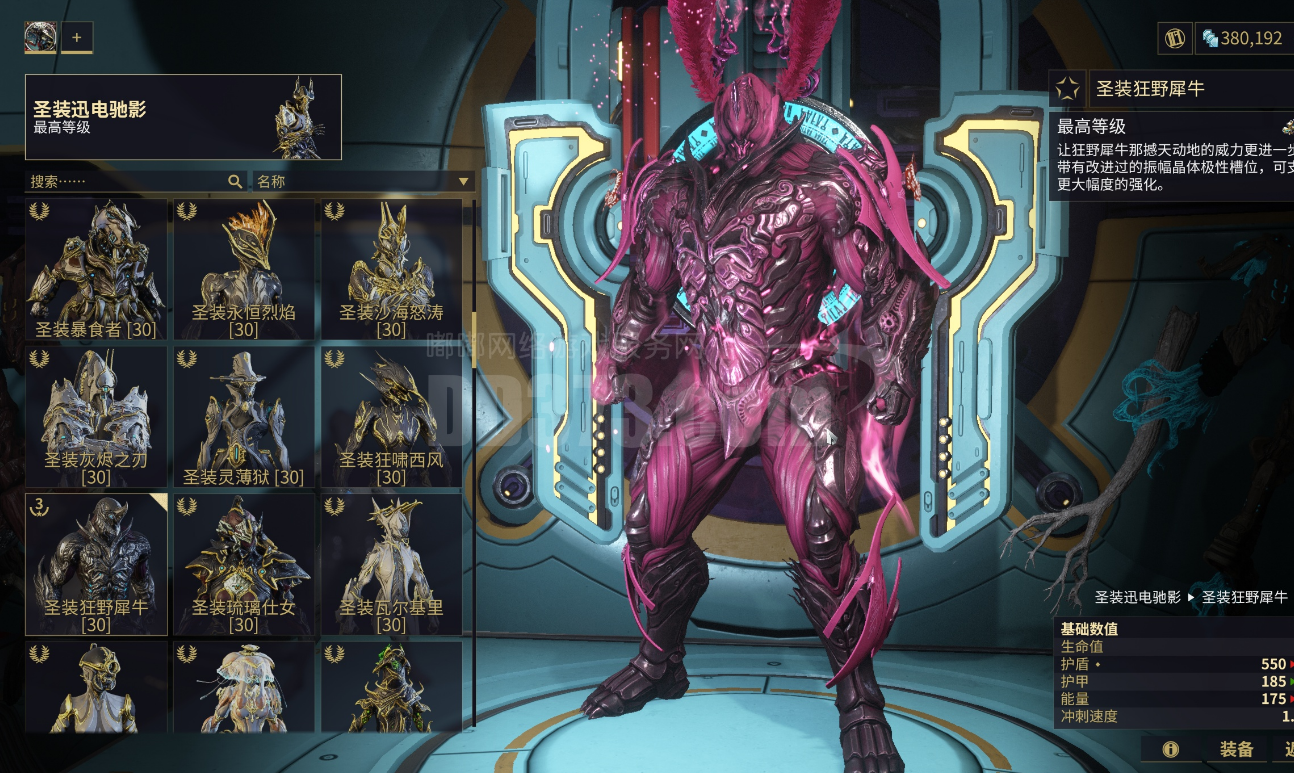Click the current 圣装迅电驰影 equipped card
The image size is (1294, 773).
183,117
